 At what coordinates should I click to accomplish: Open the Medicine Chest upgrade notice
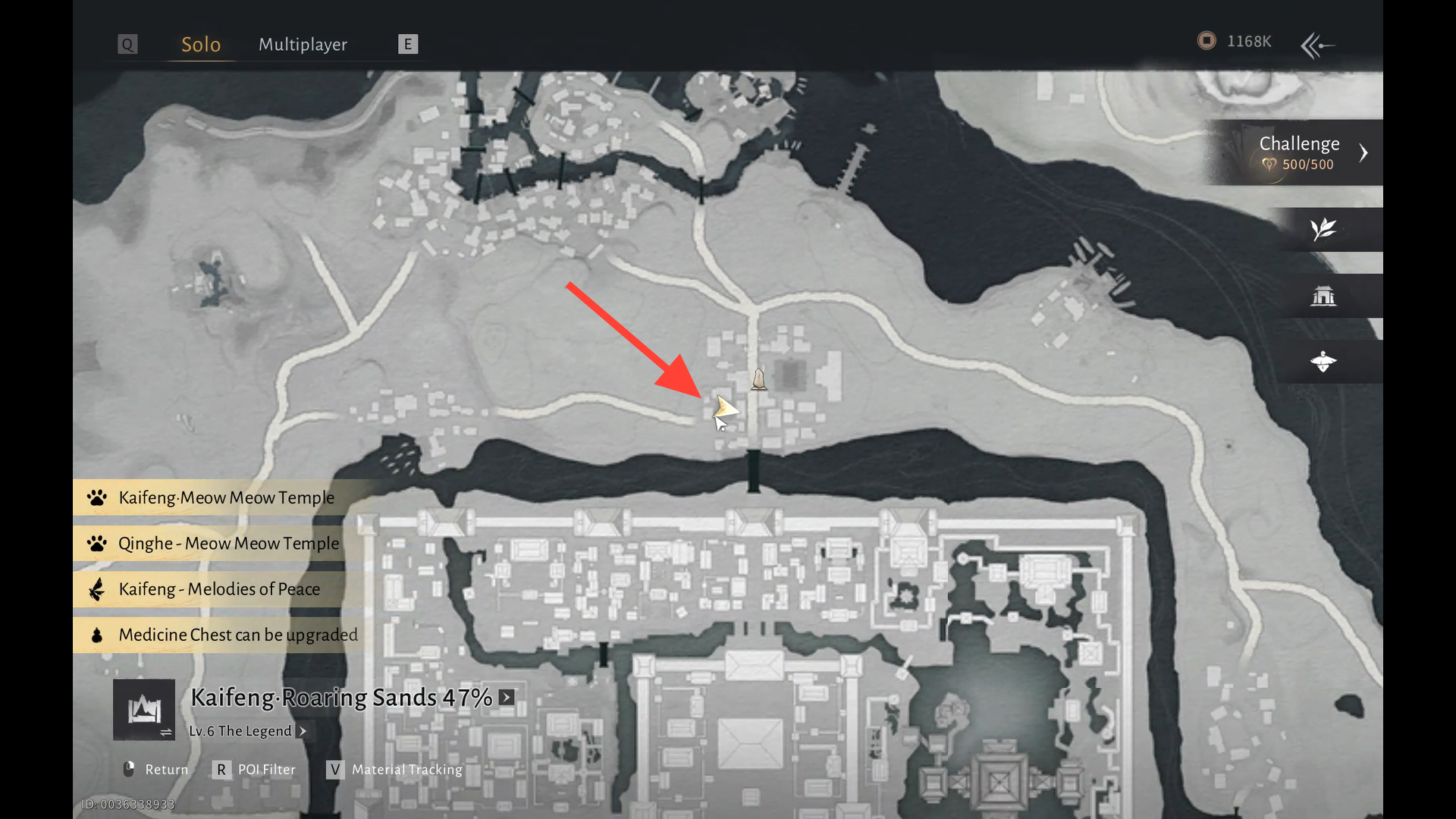pyautogui.click(x=237, y=635)
